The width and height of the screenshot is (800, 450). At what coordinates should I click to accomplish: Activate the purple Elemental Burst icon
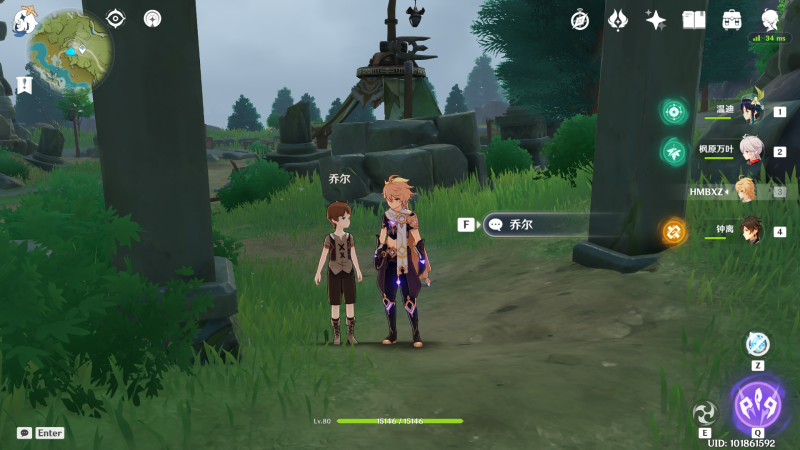coord(759,405)
